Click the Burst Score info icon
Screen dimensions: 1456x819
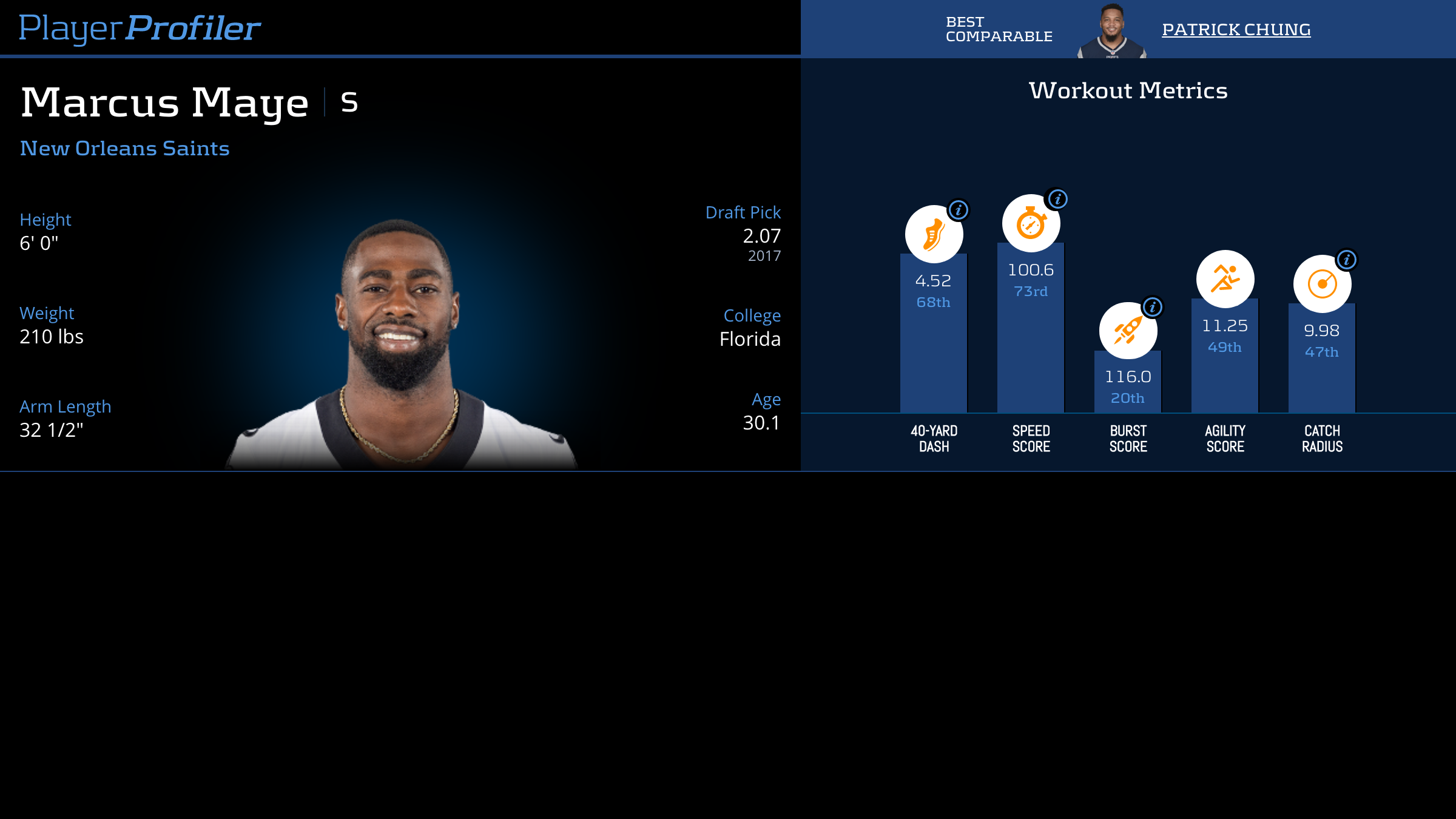coord(1153,307)
